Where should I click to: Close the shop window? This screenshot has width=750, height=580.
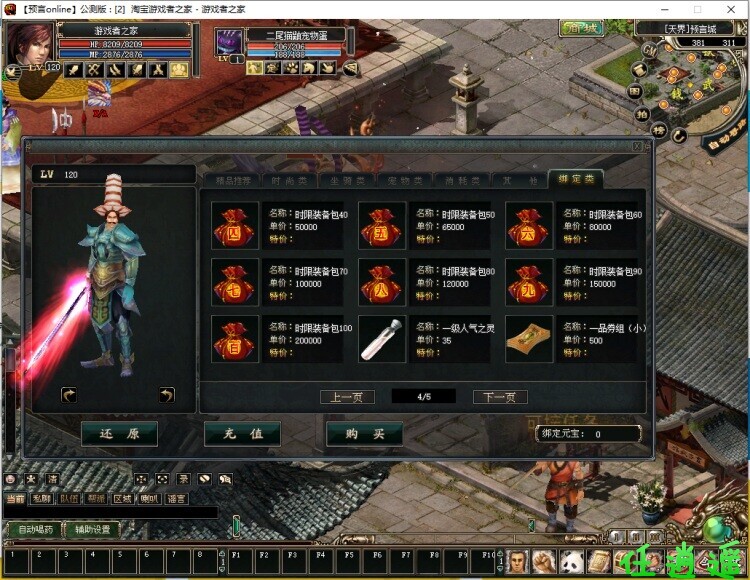(637, 146)
